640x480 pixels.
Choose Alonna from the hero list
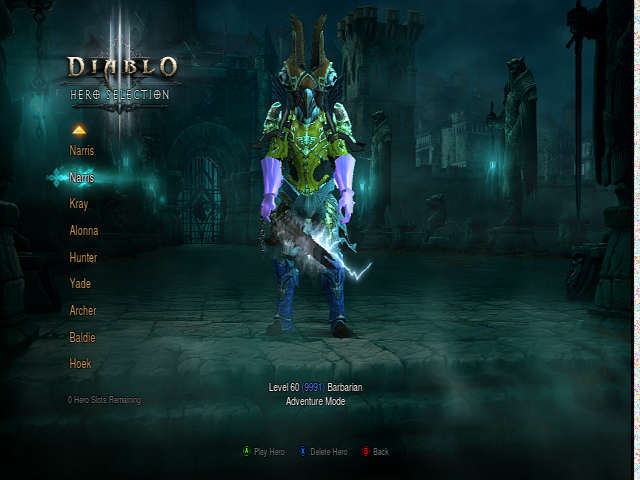(84, 231)
